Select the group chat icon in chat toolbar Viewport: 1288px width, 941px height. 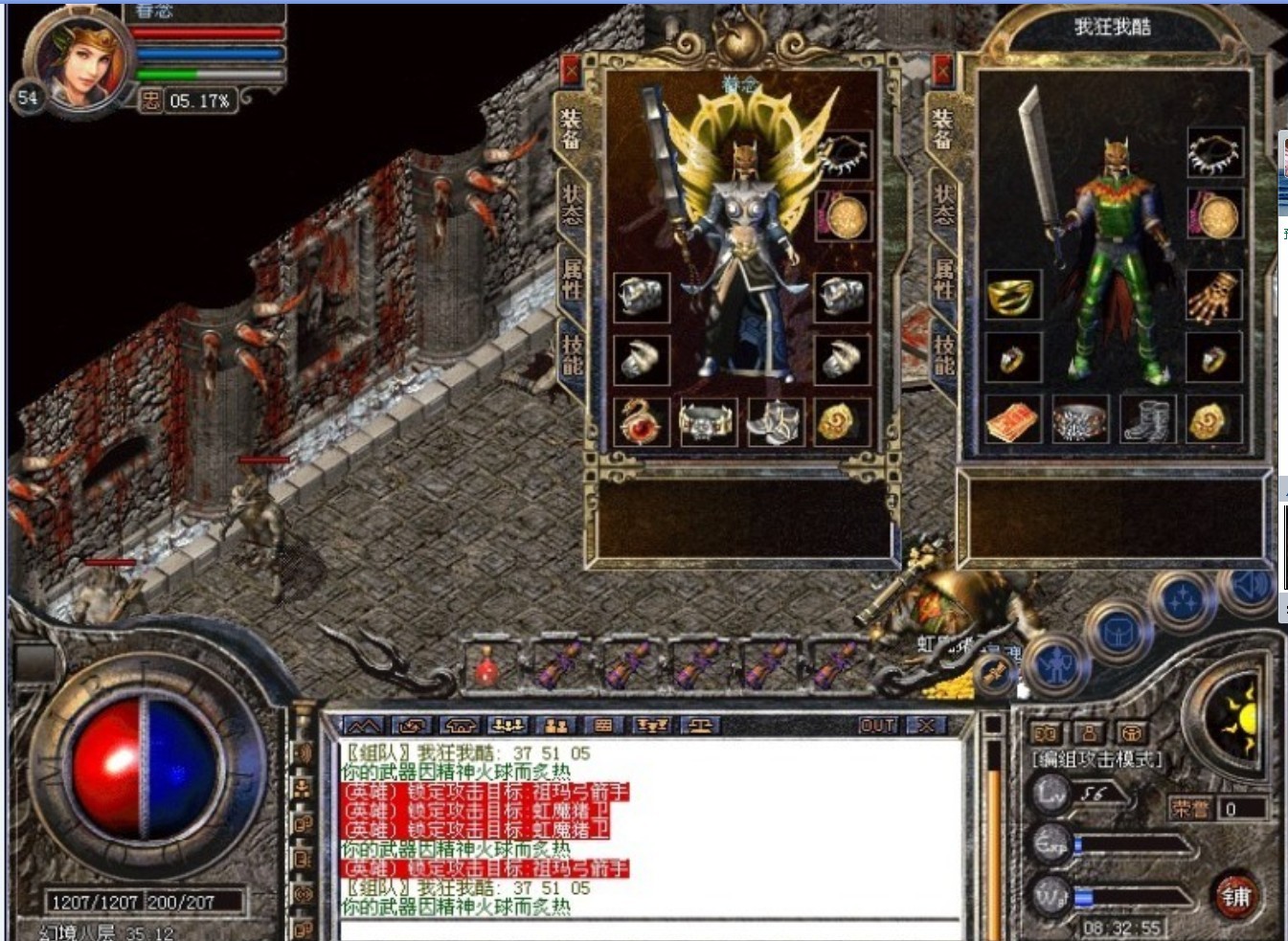(x=506, y=726)
